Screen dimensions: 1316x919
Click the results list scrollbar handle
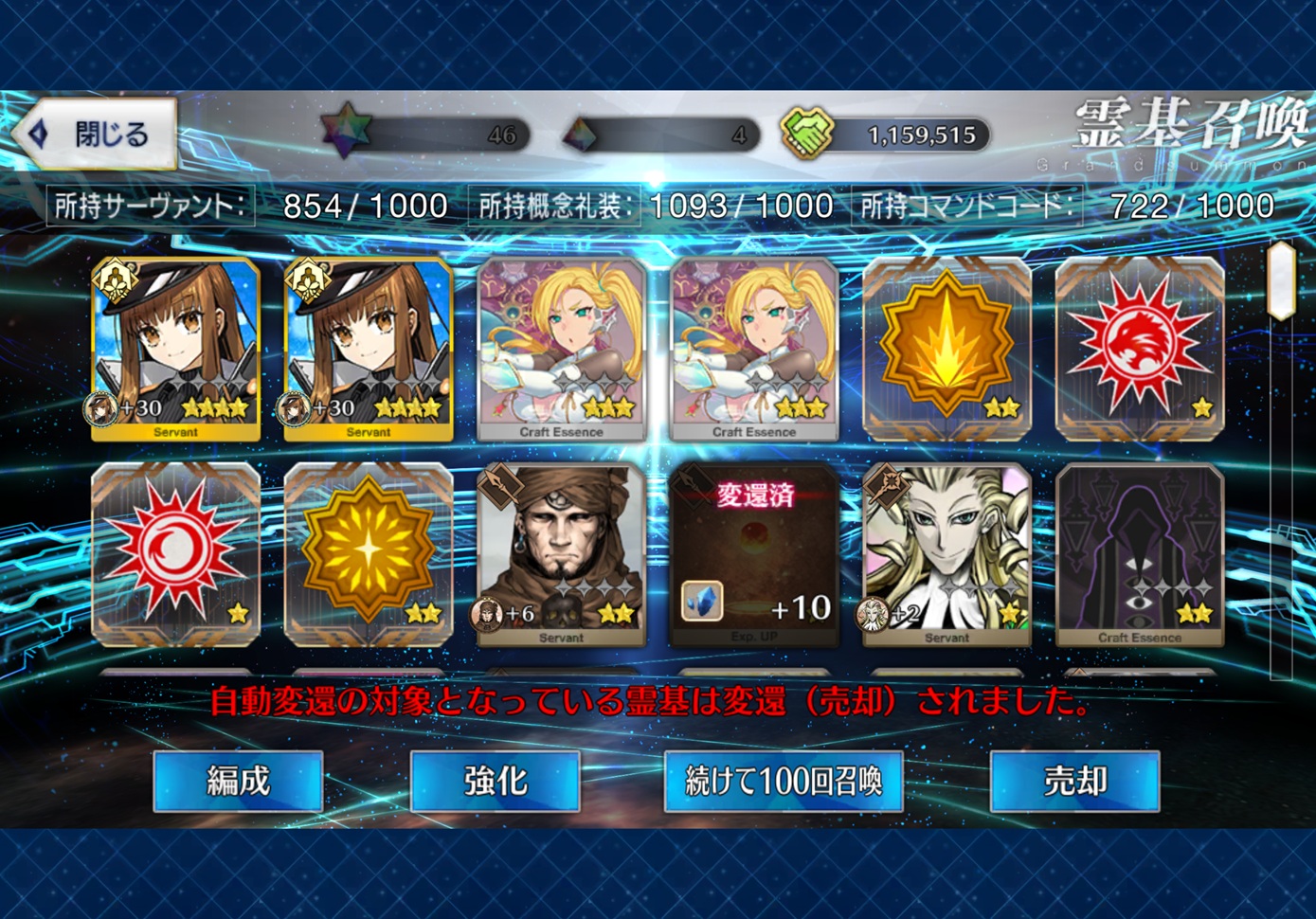(x=1281, y=280)
